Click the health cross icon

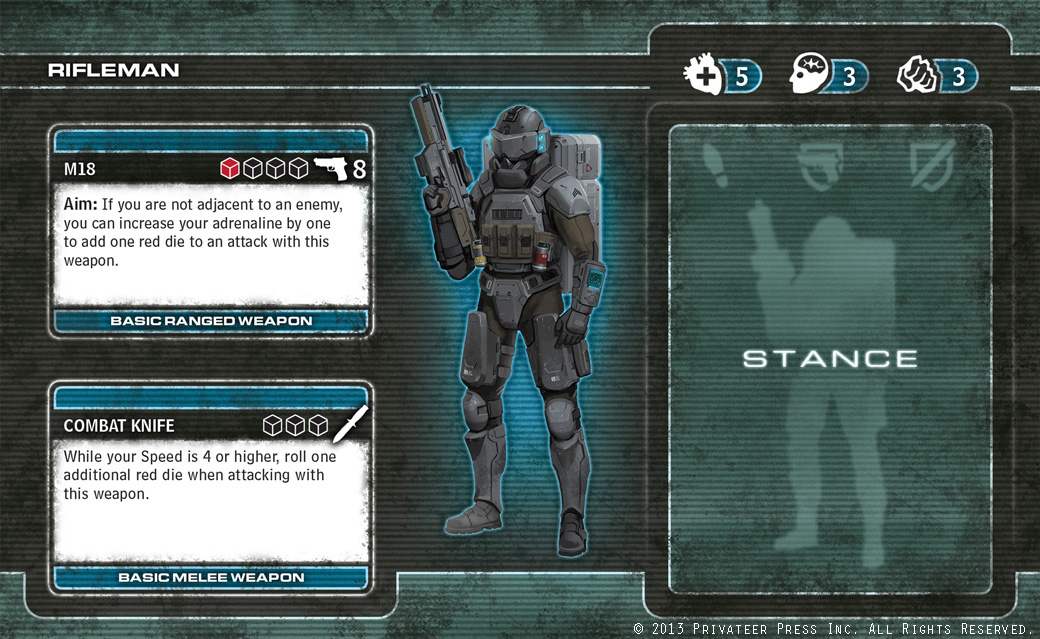click(x=703, y=76)
